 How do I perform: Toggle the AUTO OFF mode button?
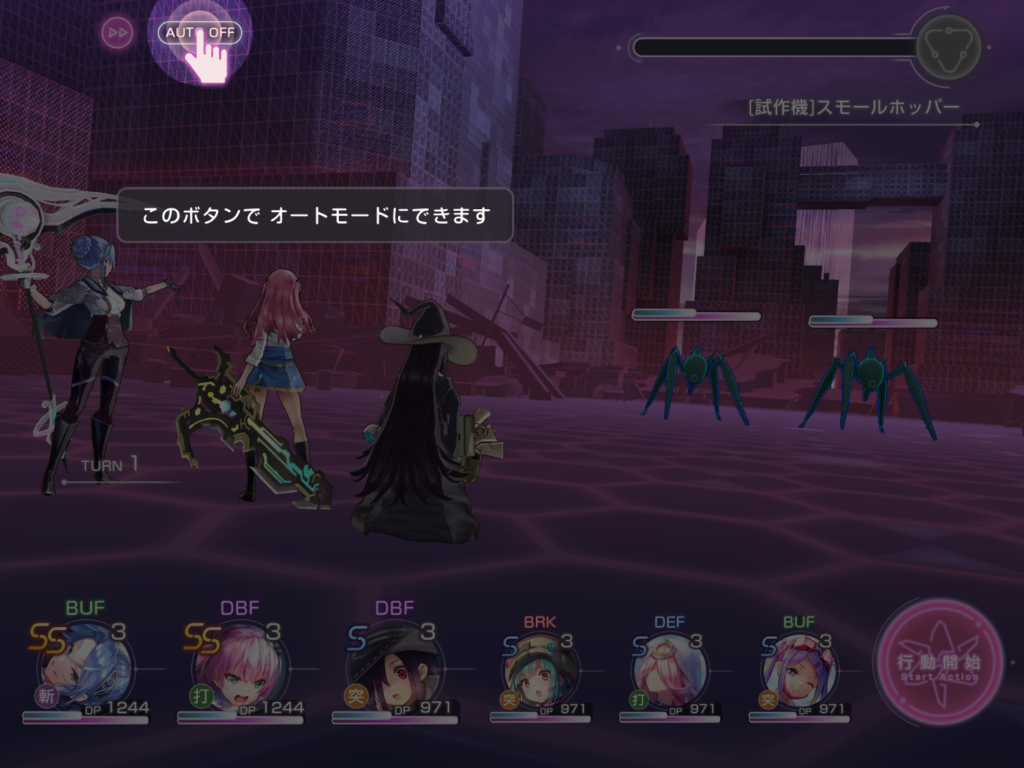click(x=200, y=33)
